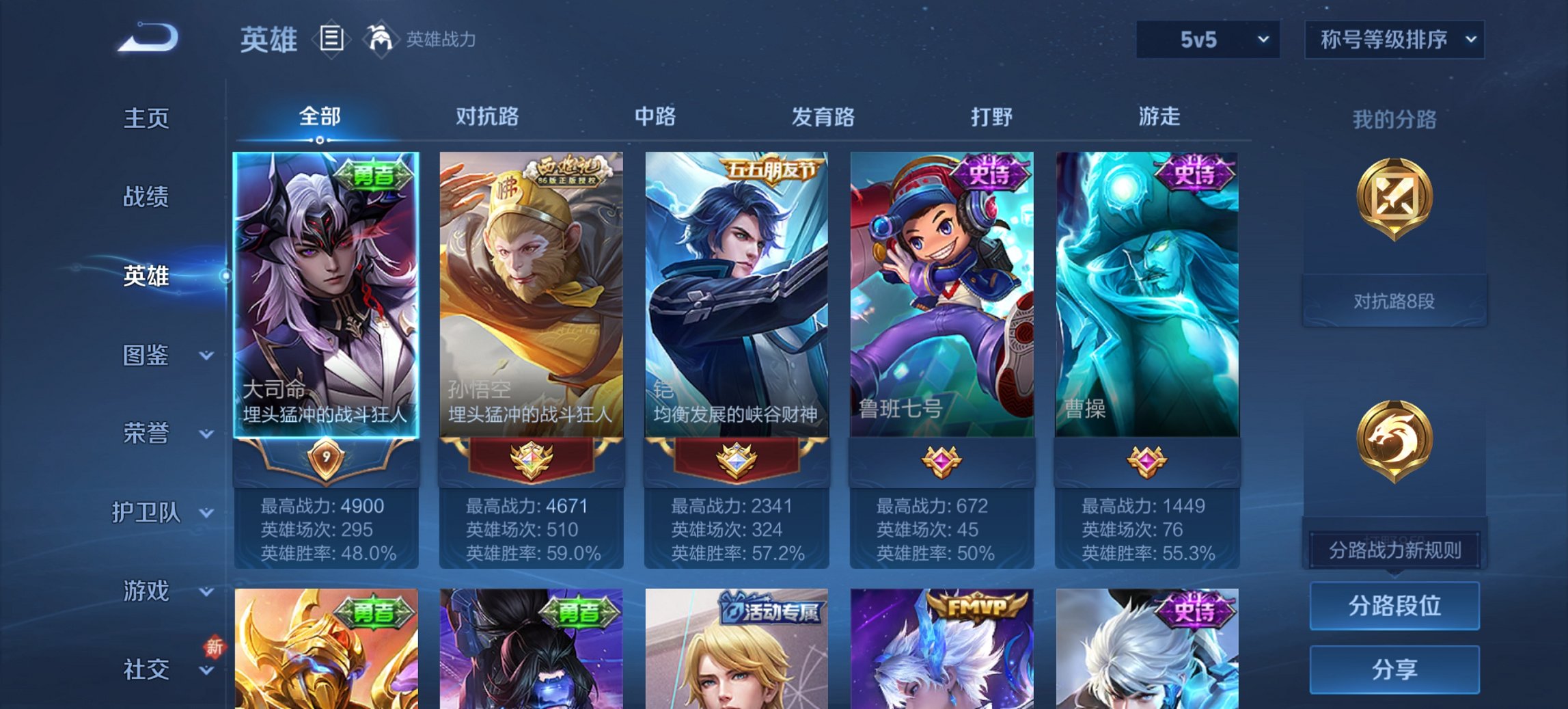Click the 分路段位 button
This screenshot has height=709, width=1568.
pyautogui.click(x=1394, y=604)
